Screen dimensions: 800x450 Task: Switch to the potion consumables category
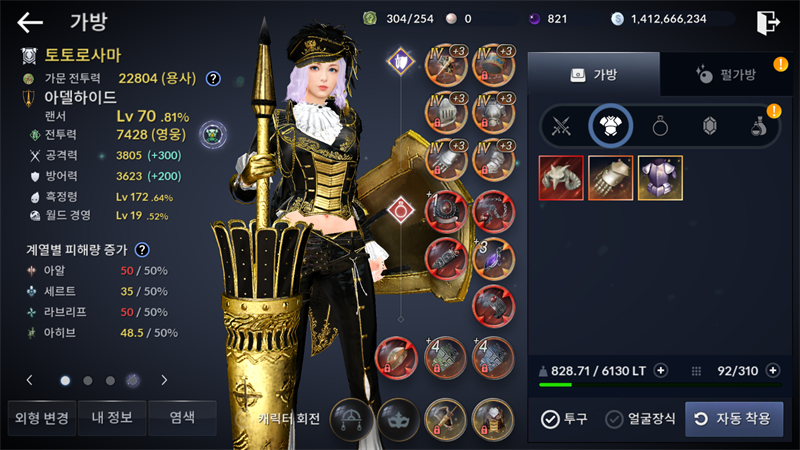[758, 126]
